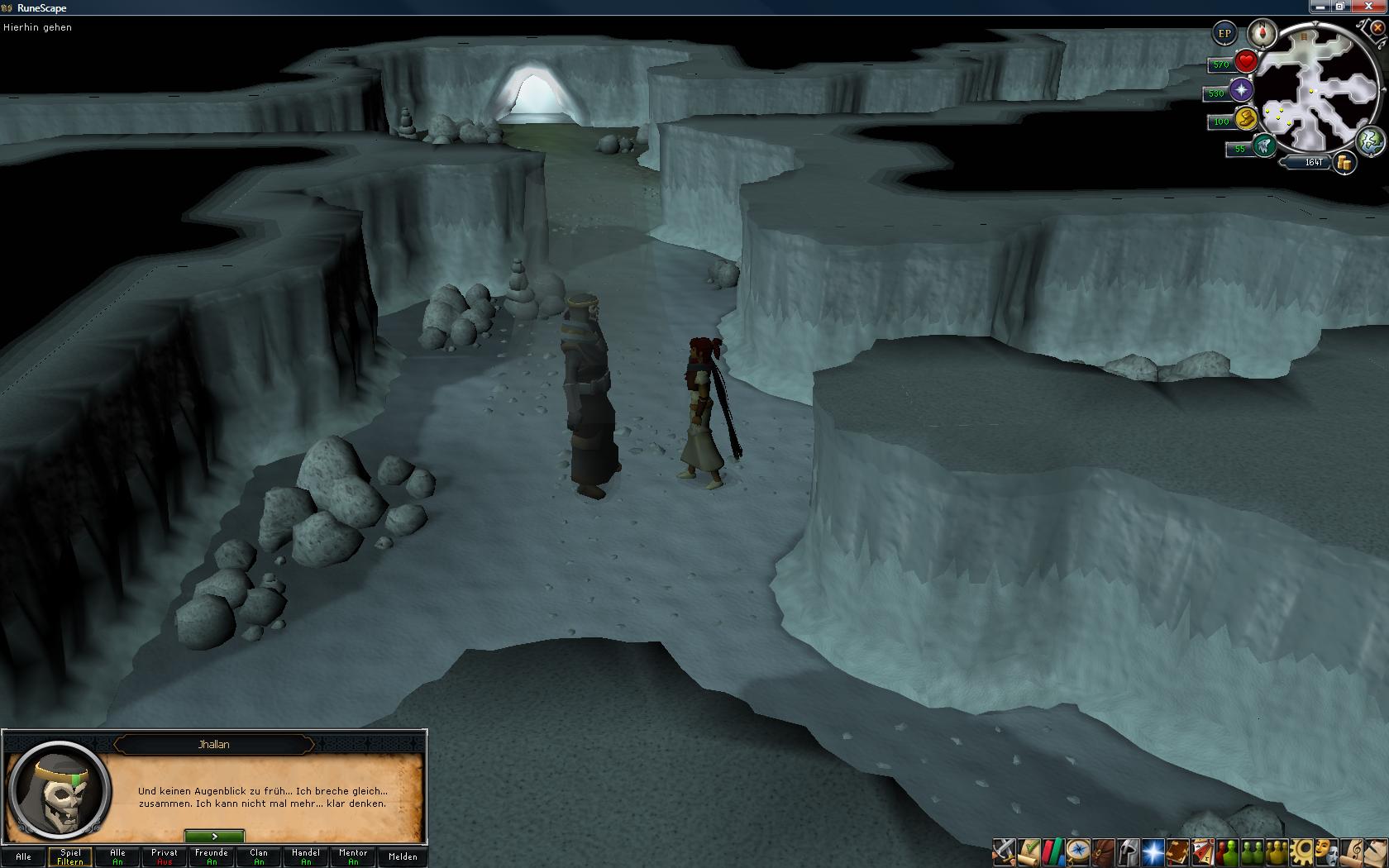Minimize the RuneScape window
Image resolution: width=1389 pixels, height=868 pixels.
pos(1320,7)
